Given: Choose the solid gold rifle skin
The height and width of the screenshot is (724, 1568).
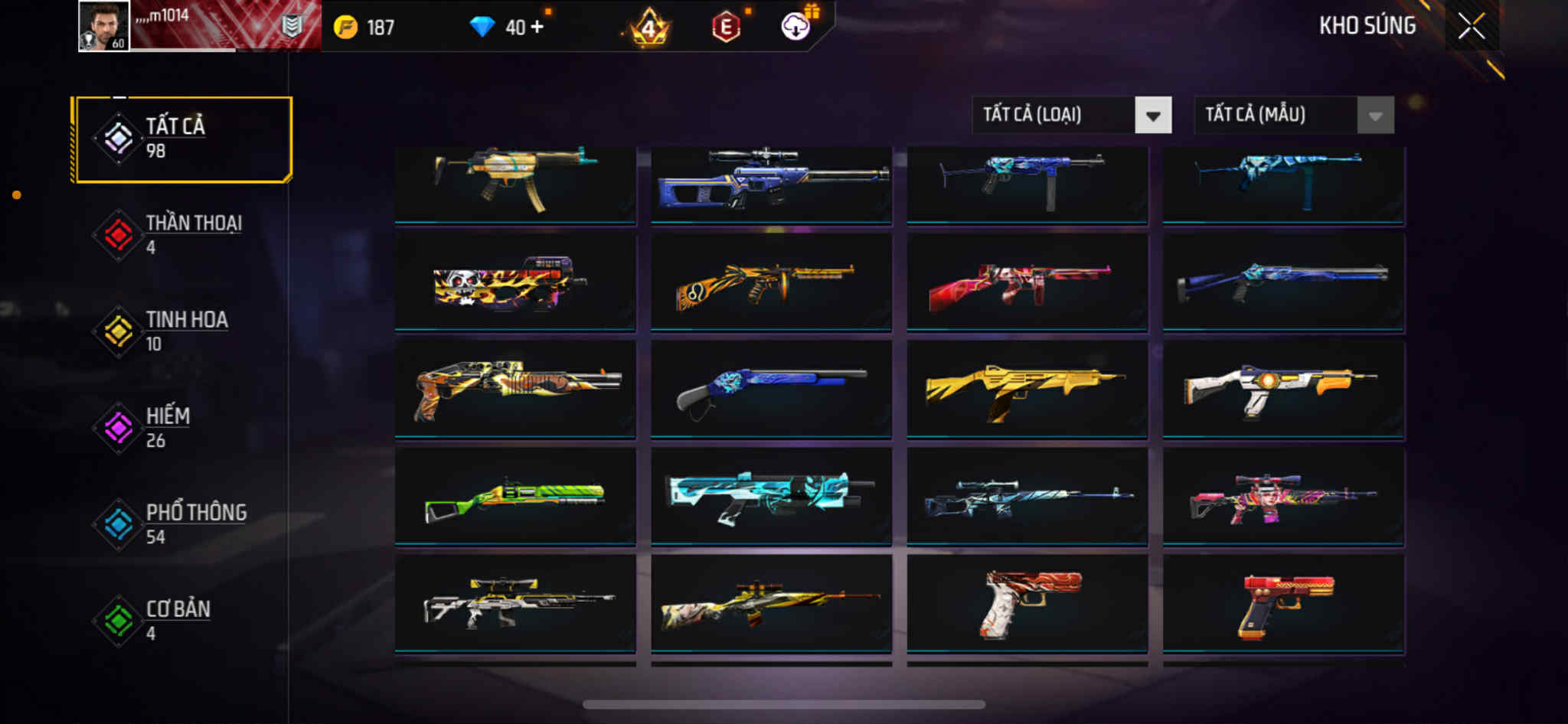Looking at the screenshot, I should coord(1027,389).
